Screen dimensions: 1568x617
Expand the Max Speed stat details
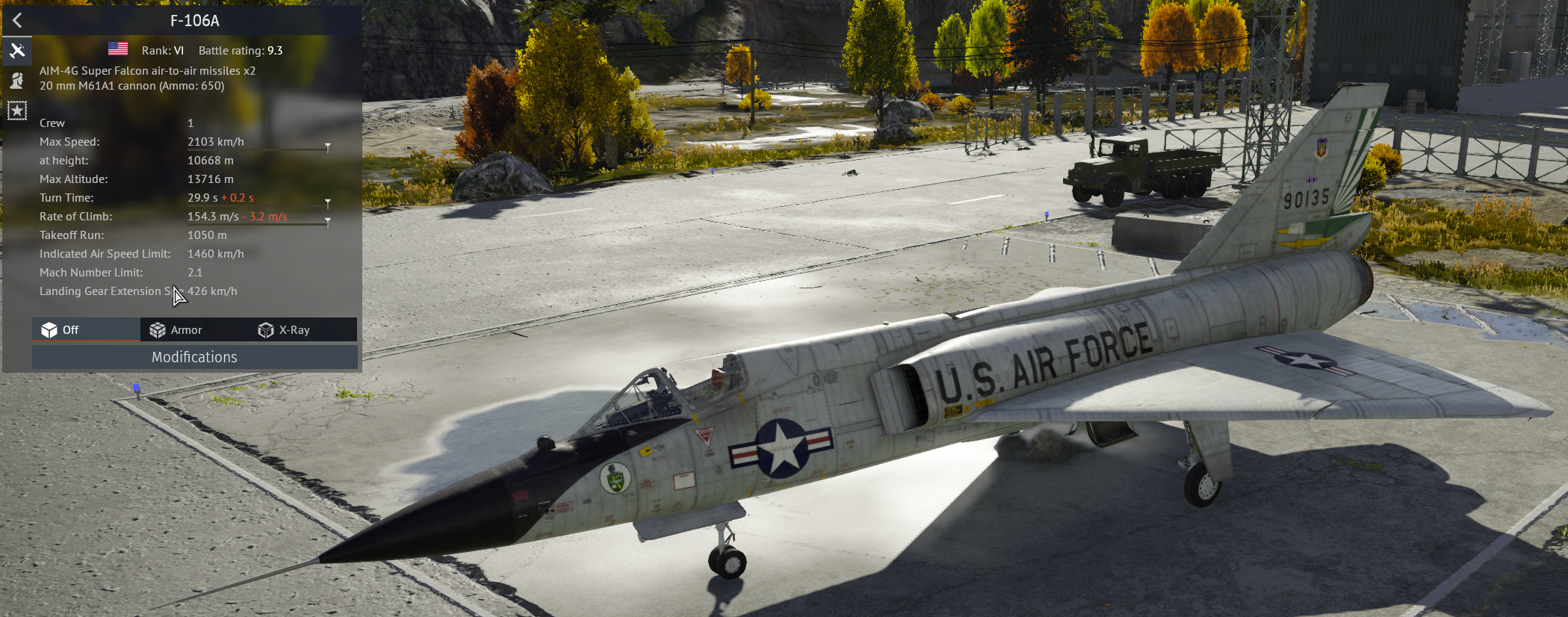click(x=327, y=146)
